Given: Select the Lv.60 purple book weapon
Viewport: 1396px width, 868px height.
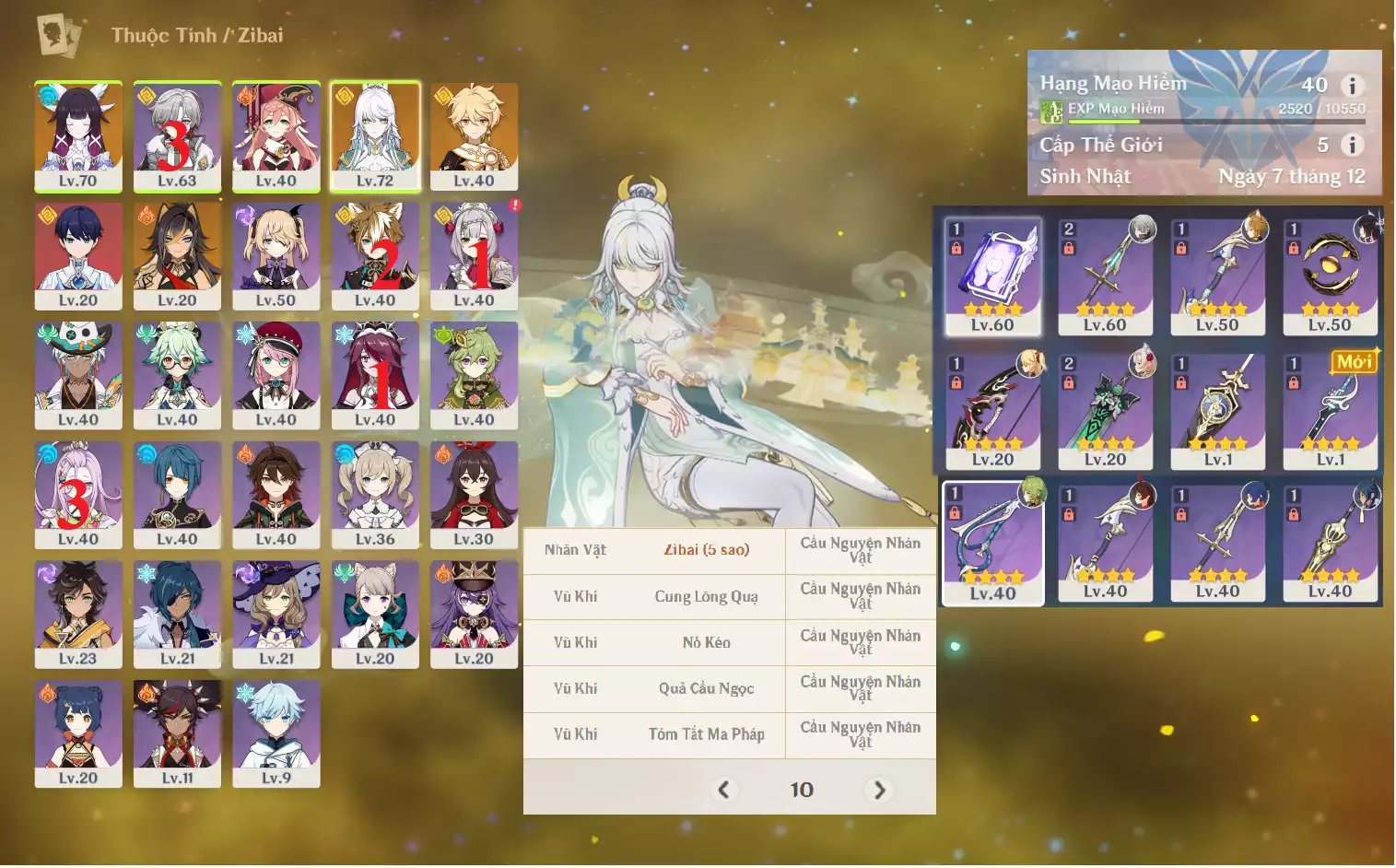Looking at the screenshot, I should point(992,276).
